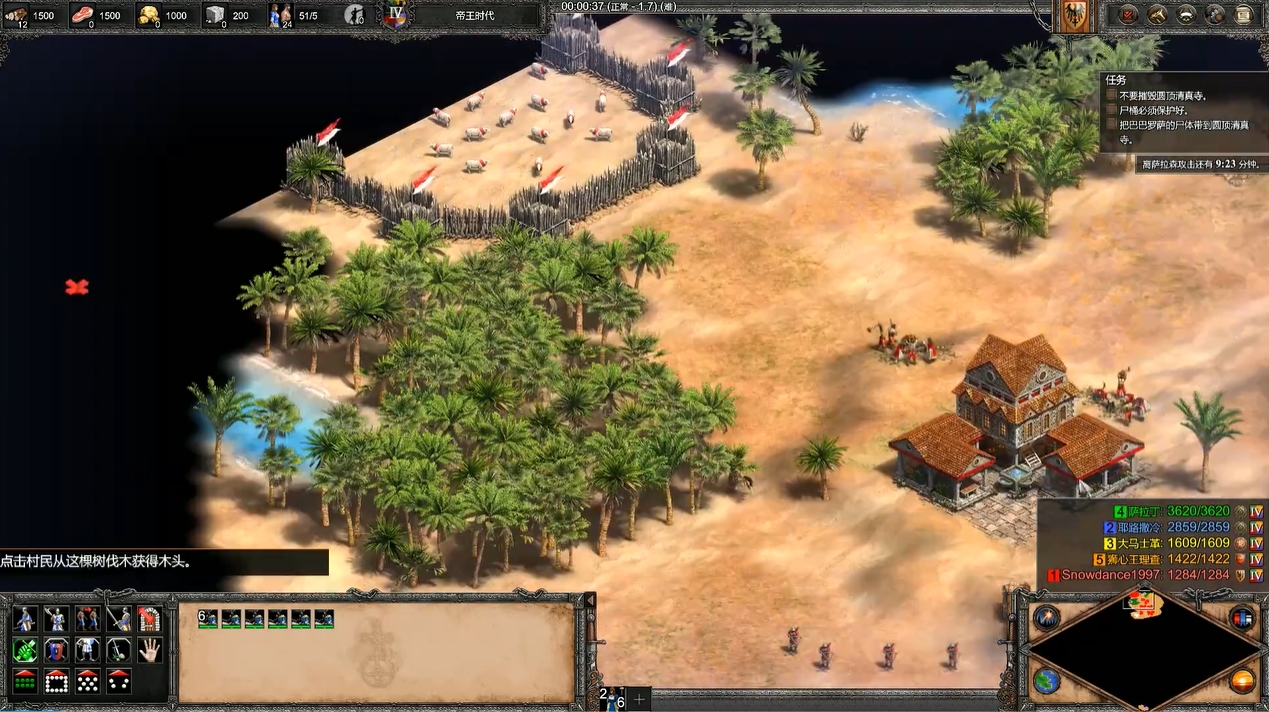The image size is (1269, 712).
Task: Open the diplomacy handshake button
Action: pyautogui.click(x=1186, y=15)
